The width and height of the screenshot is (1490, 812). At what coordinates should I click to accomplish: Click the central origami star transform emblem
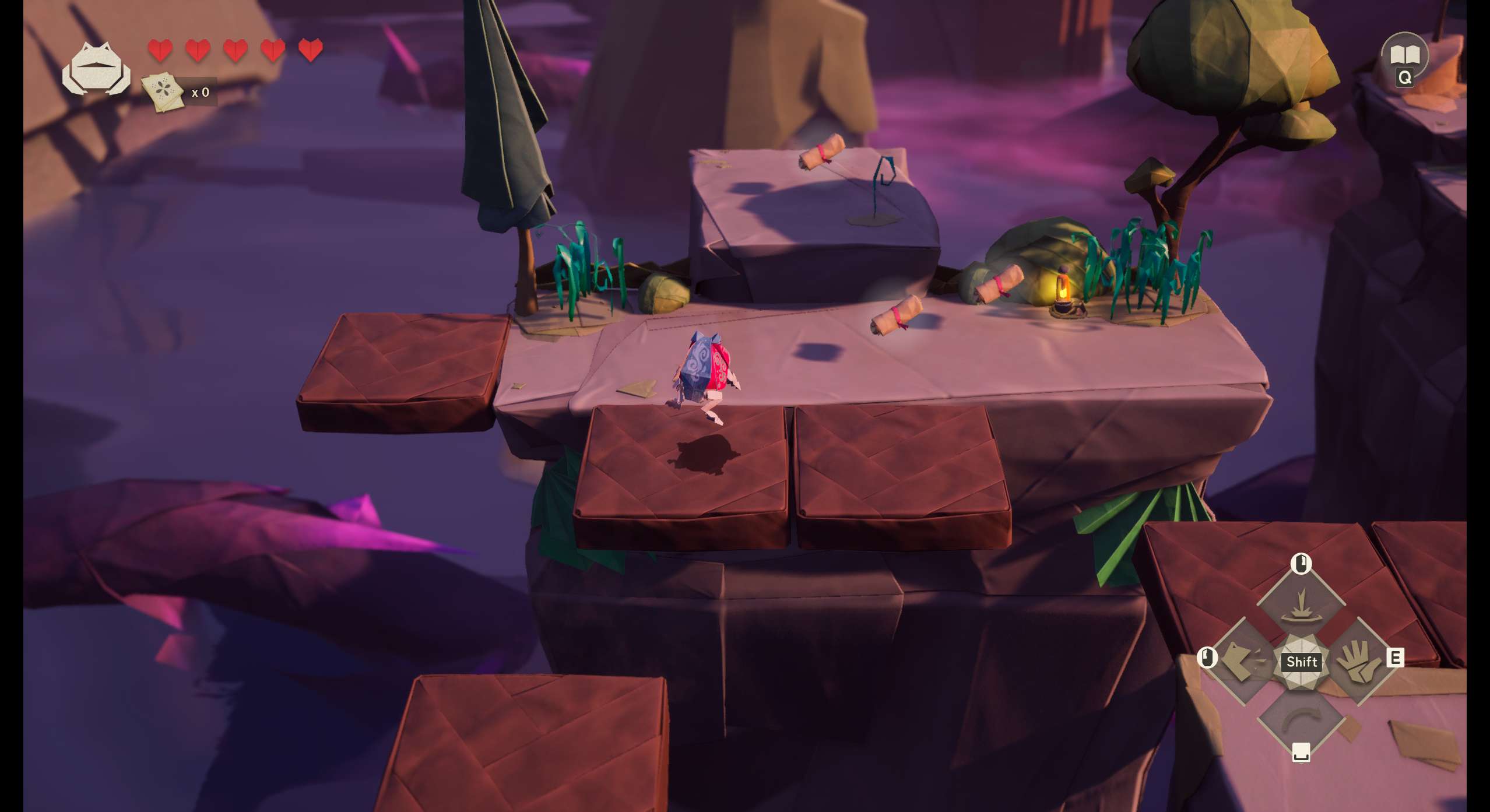tap(1301, 662)
